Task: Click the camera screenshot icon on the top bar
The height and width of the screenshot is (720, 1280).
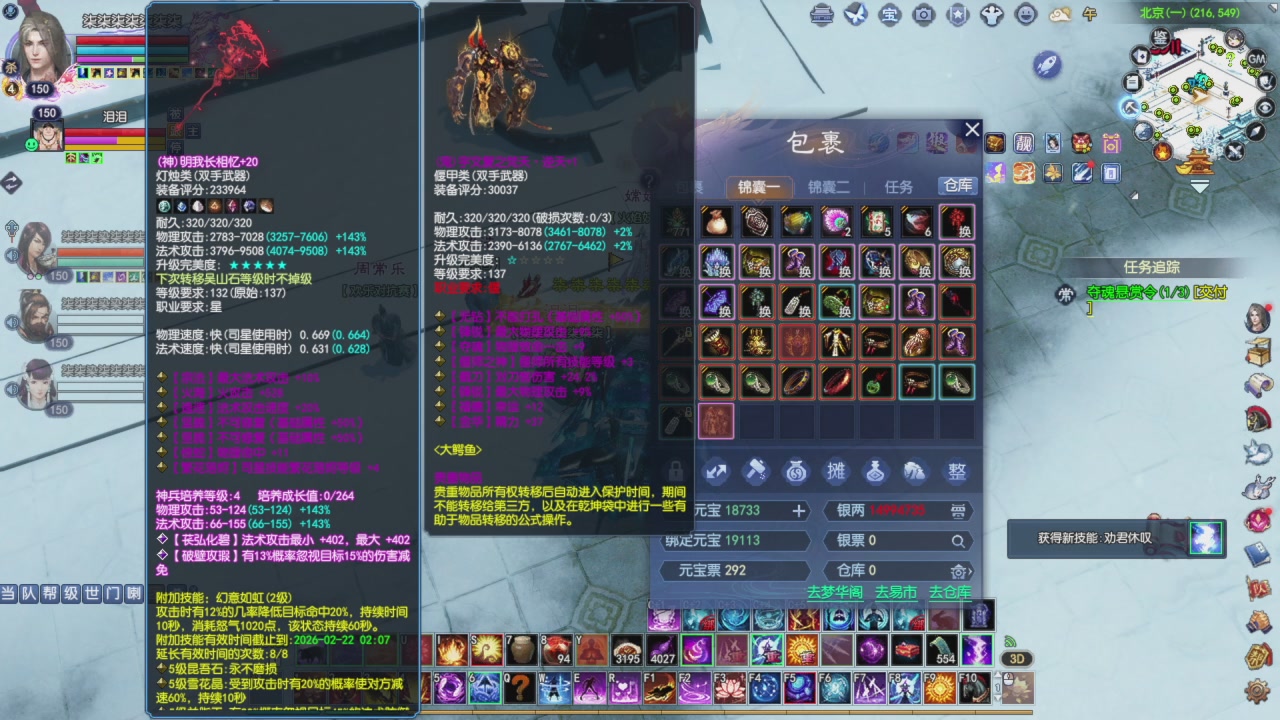Action: pos(924,15)
